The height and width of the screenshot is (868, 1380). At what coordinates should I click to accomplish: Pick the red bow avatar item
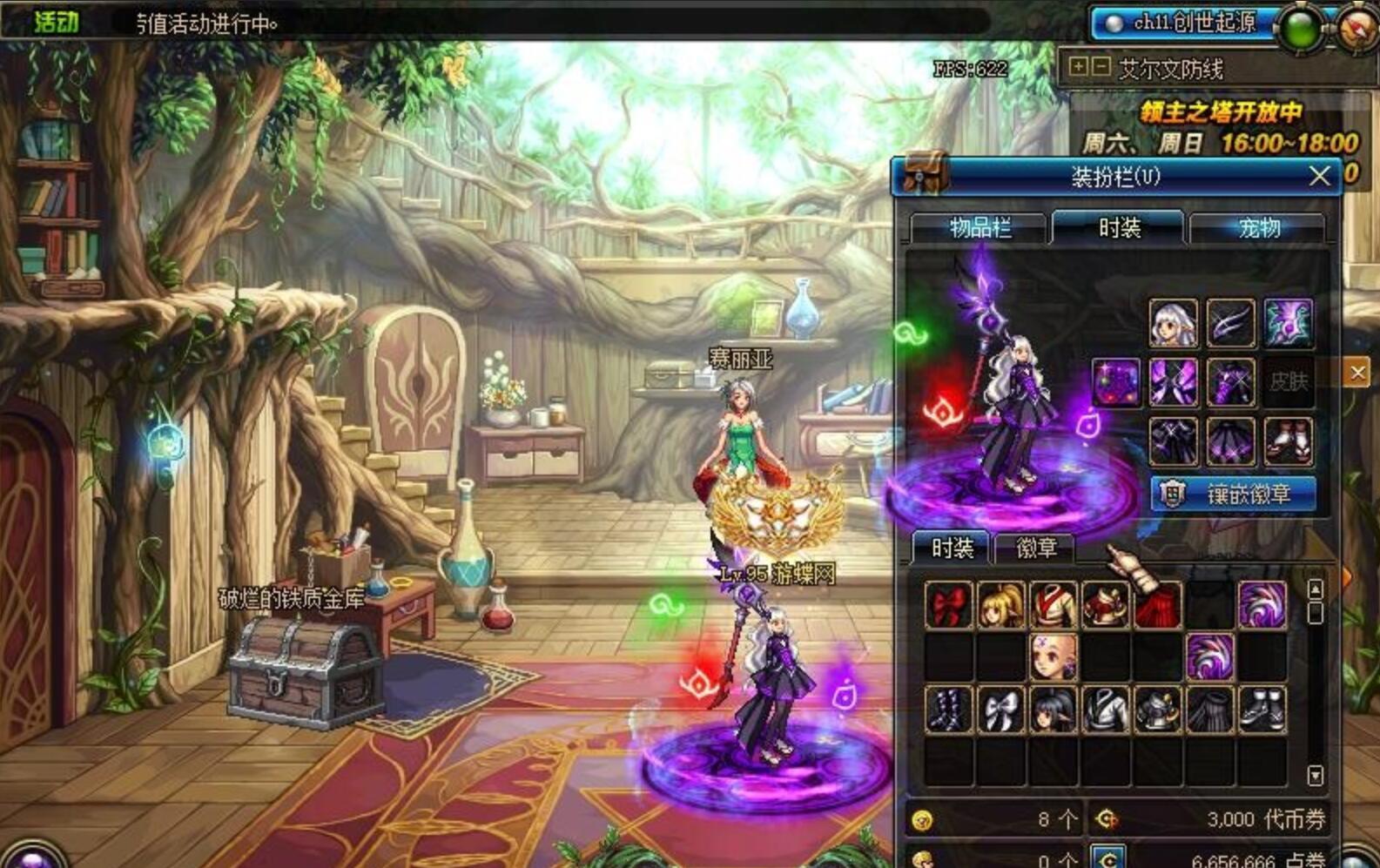tap(948, 605)
